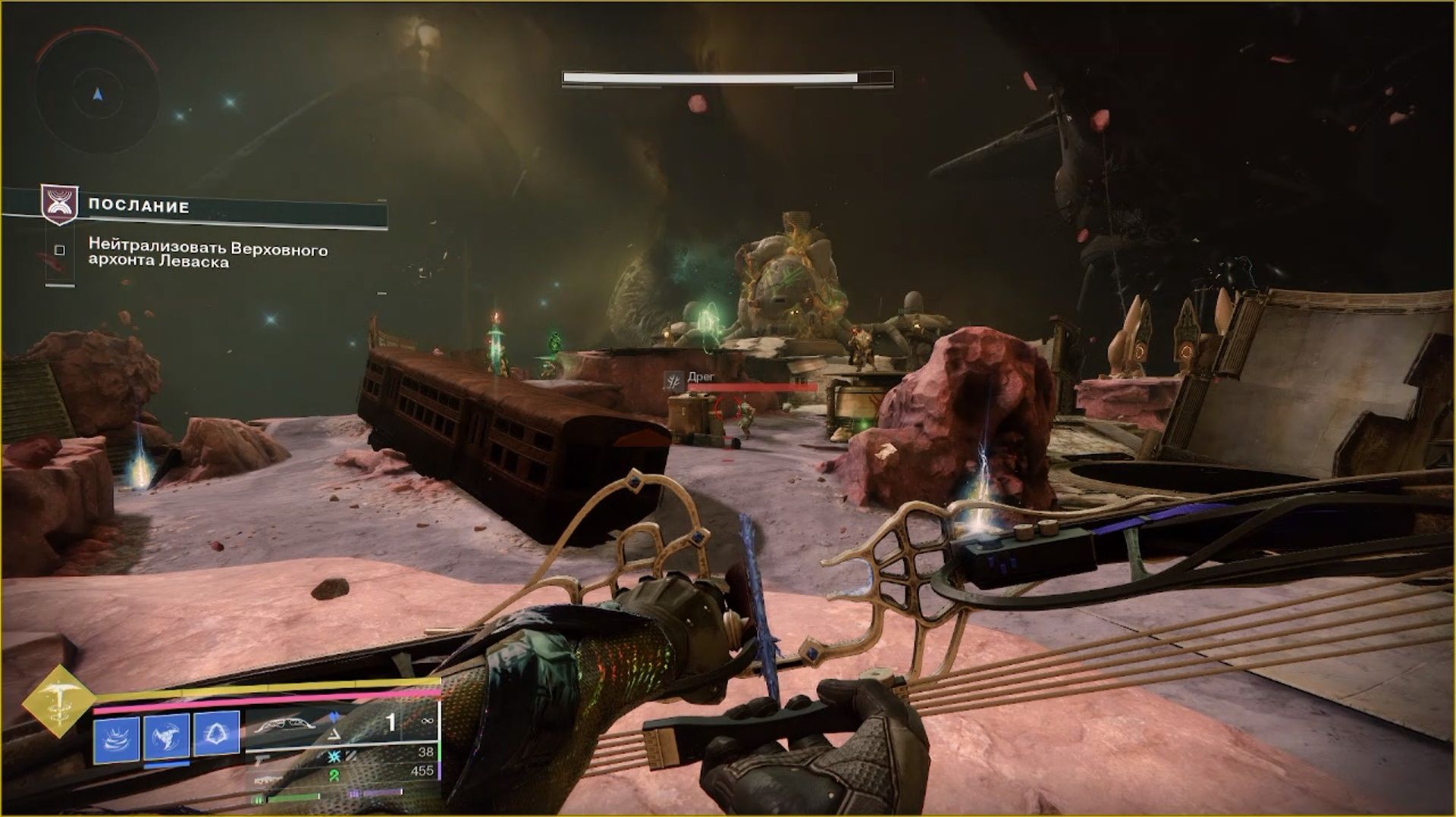Select the Левaска archon objective checkbox
The image size is (1456, 817).
(60, 250)
